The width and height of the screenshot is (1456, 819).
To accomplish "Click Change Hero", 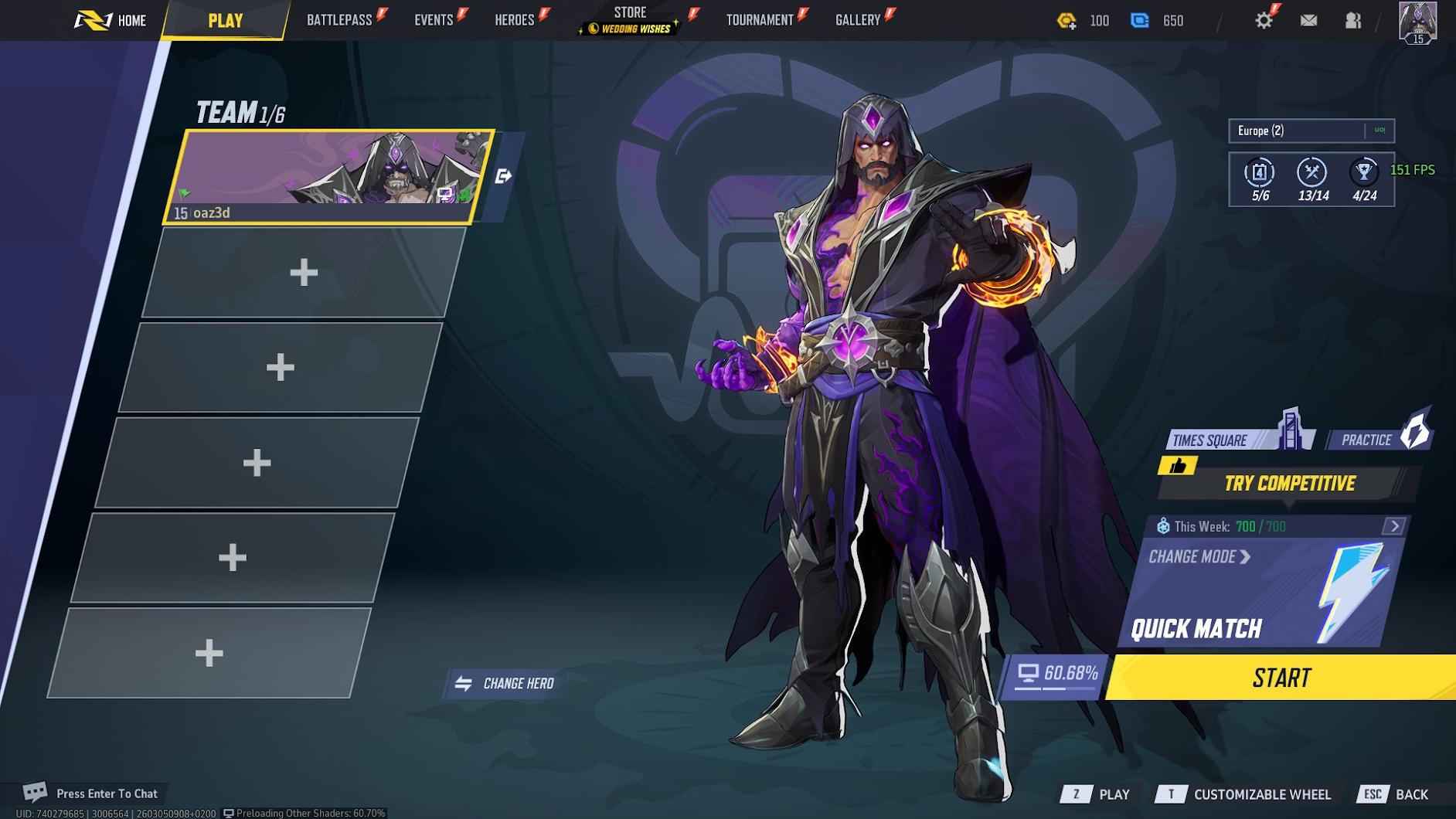I will (505, 683).
